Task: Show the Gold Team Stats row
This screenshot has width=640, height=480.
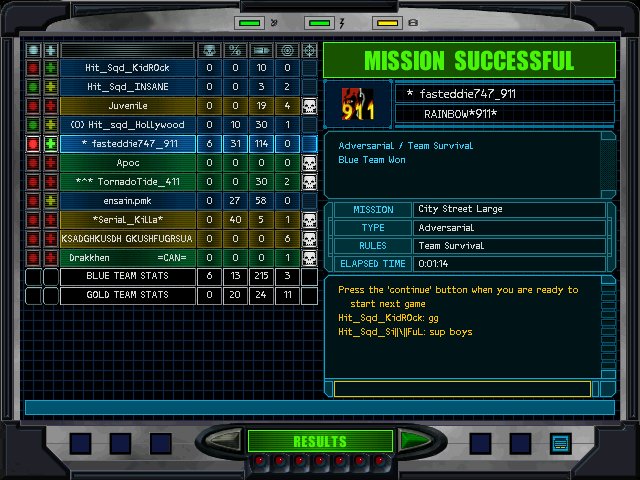Action: [x=128, y=296]
